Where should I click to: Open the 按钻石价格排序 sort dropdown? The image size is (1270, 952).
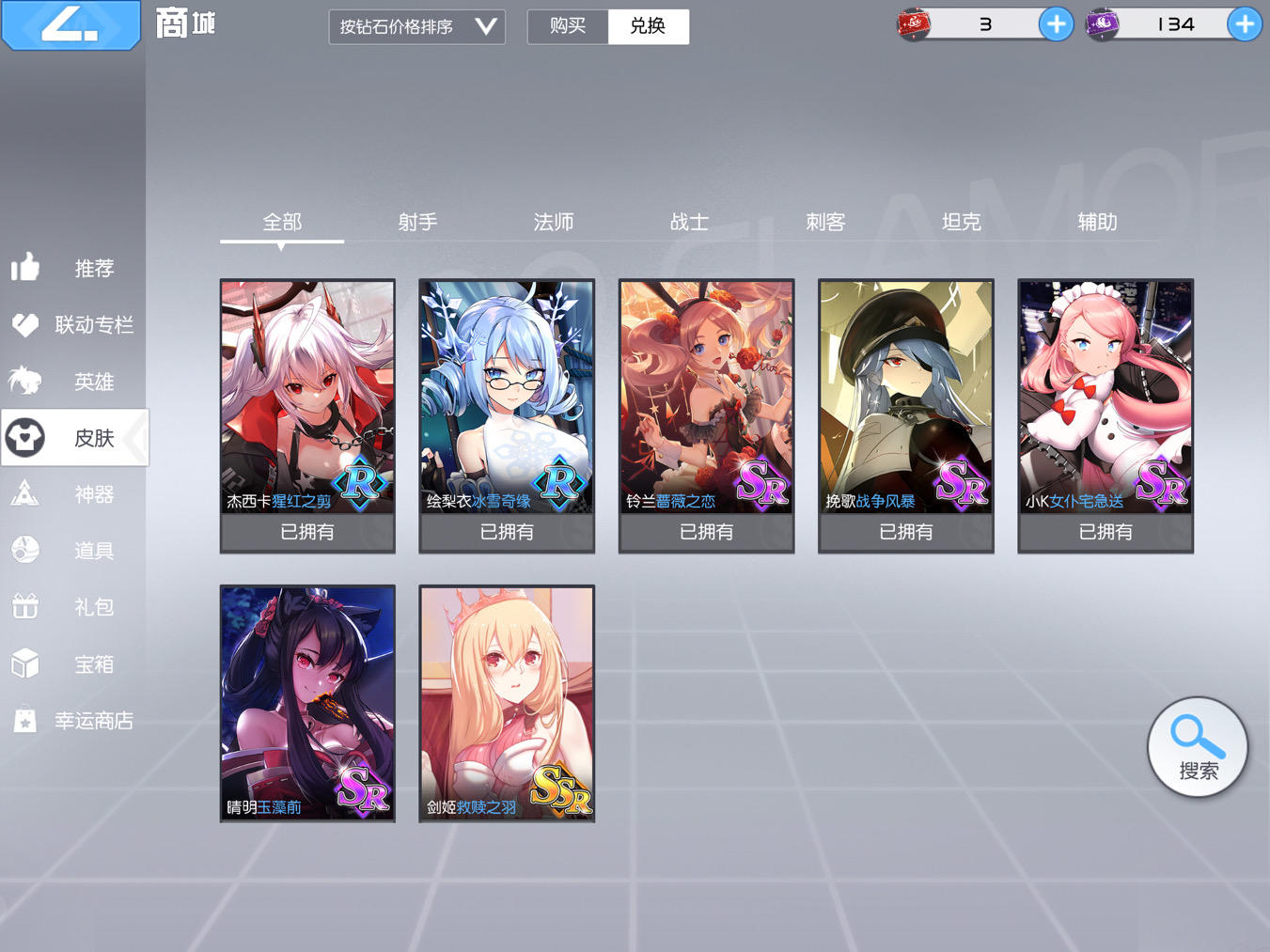pos(416,26)
